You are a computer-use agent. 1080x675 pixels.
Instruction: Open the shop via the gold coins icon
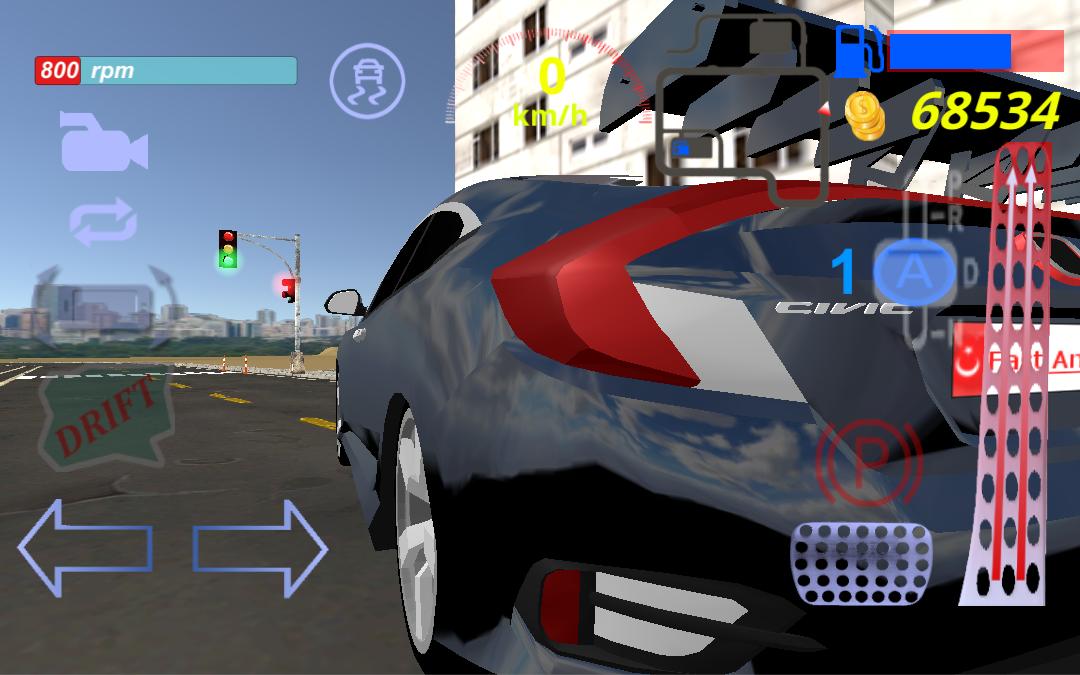tap(864, 116)
